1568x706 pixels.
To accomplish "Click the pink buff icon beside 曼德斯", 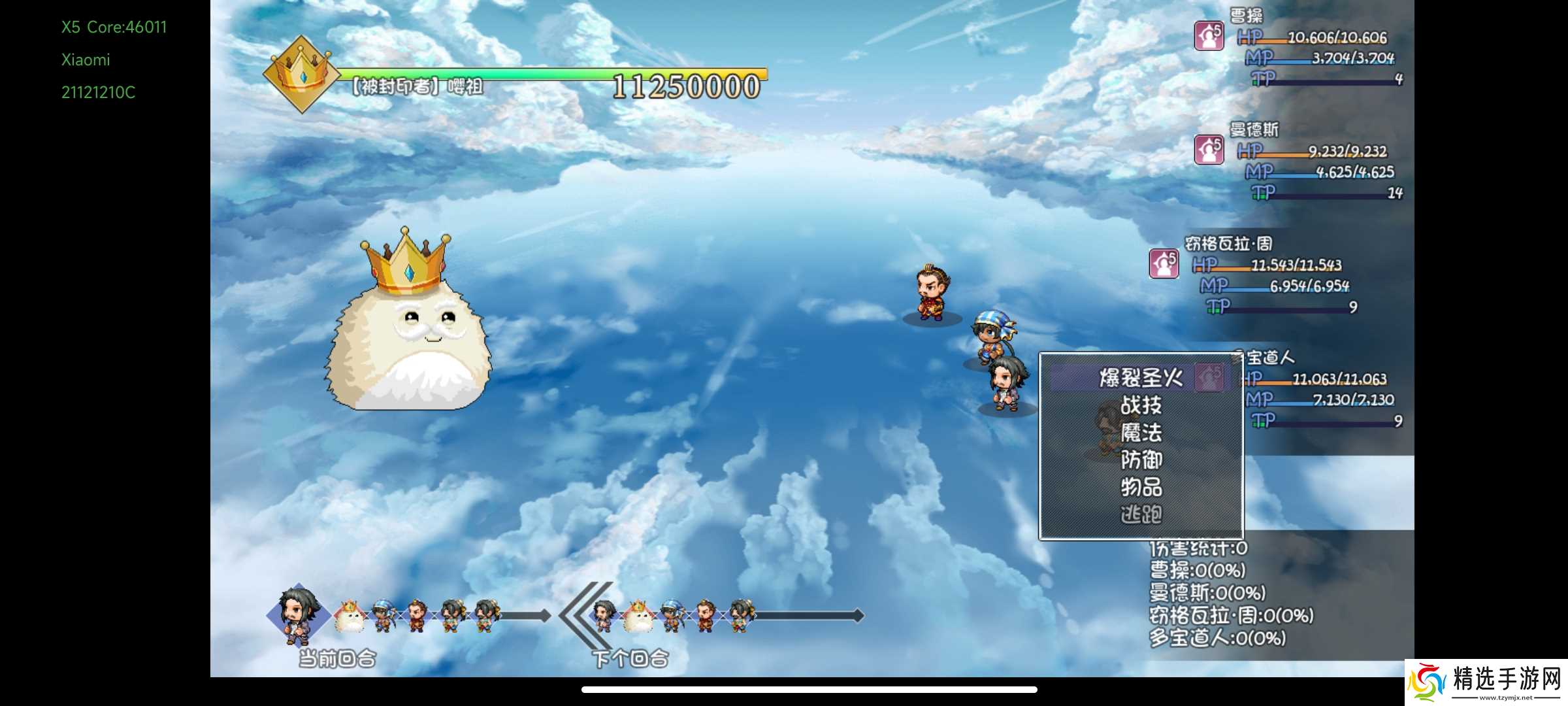I will click(x=1209, y=150).
